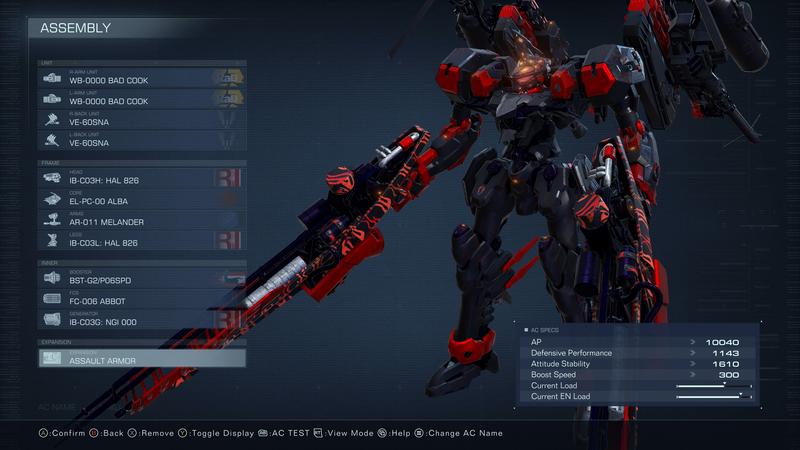Select the ASSAULT ARMOR expansion slot
The width and height of the screenshot is (800, 450).
[x=141, y=358]
